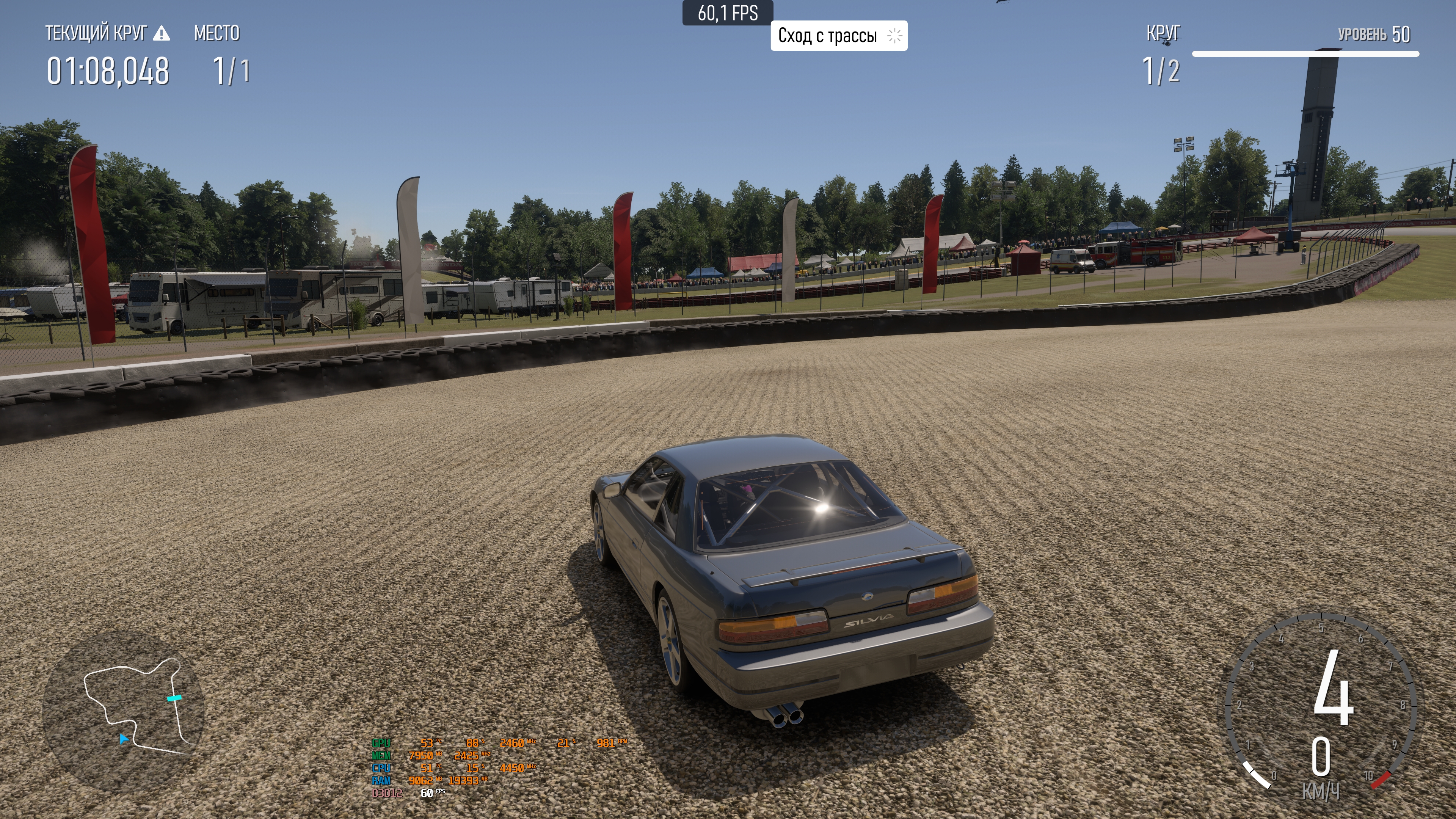Click the lap warning triangle icon

(x=161, y=34)
